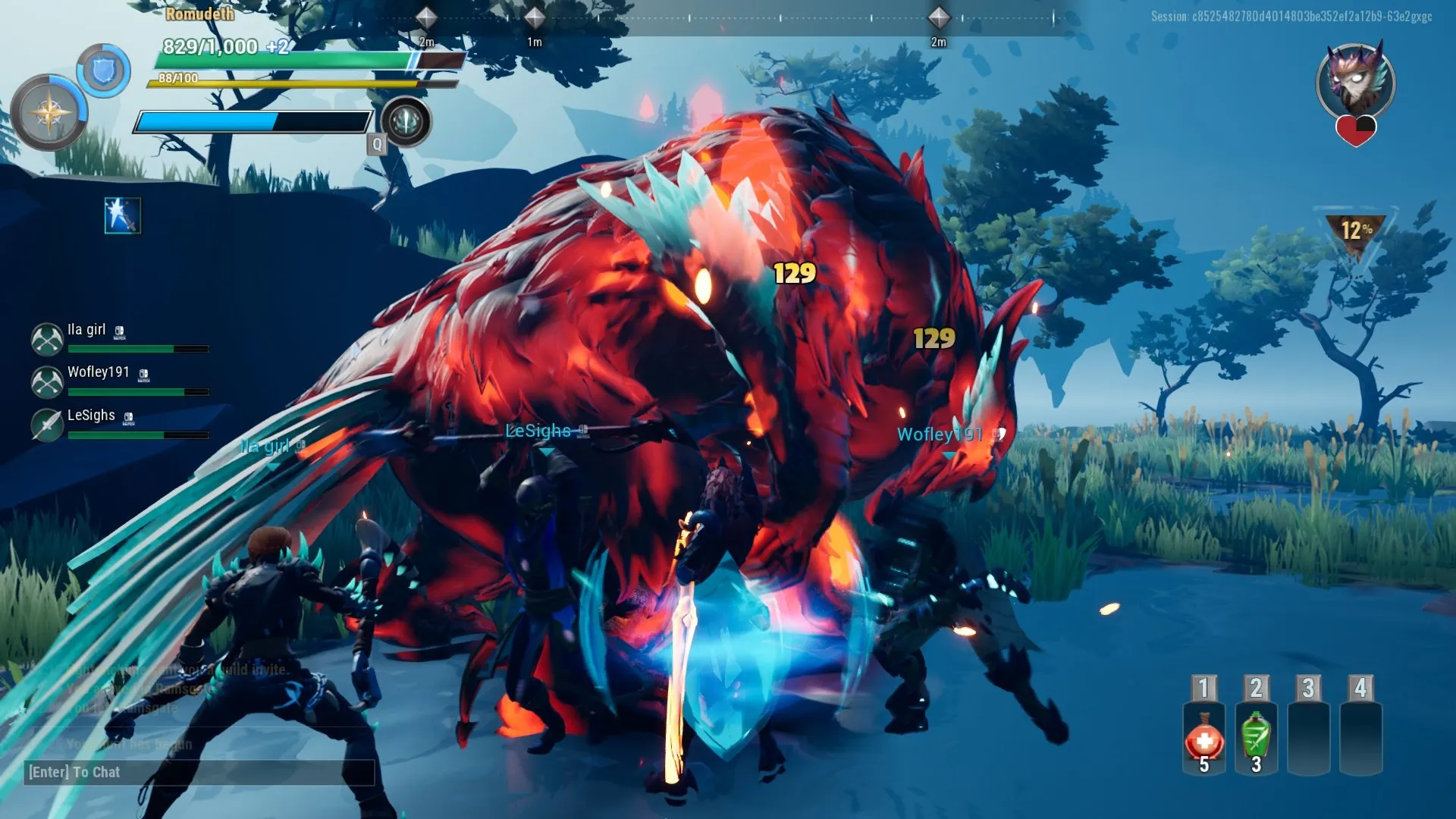Click the 12% danger meter indicator

click(1355, 230)
